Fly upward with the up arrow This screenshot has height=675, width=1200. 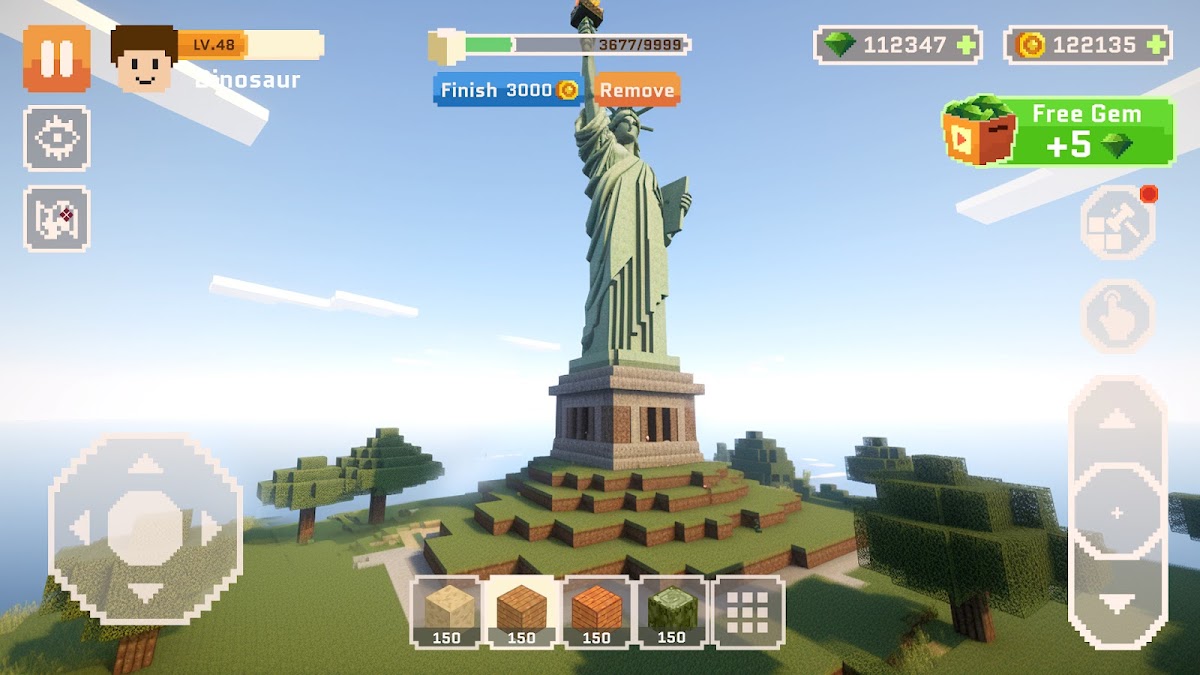click(1117, 419)
